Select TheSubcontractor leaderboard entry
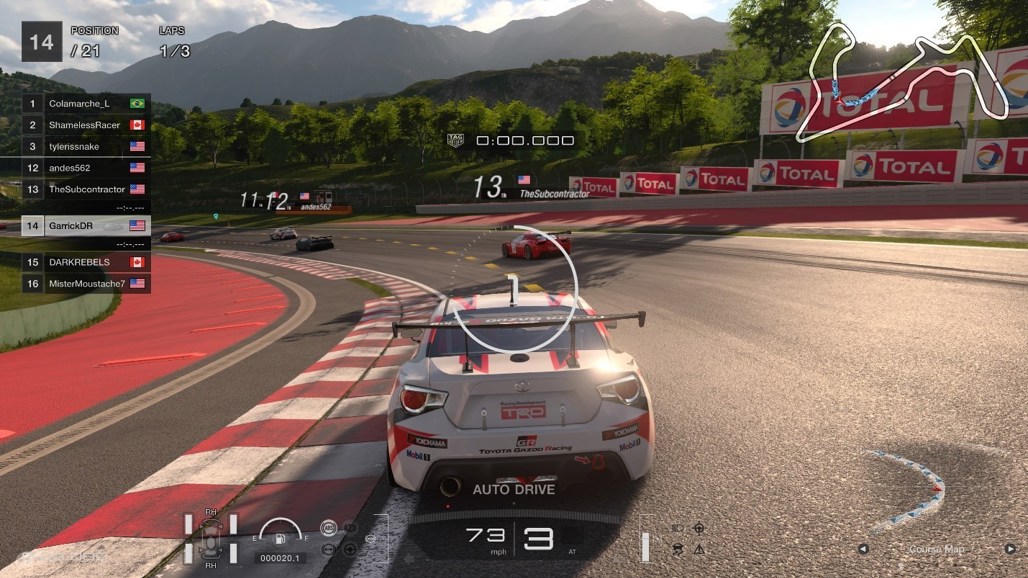 pos(85,189)
